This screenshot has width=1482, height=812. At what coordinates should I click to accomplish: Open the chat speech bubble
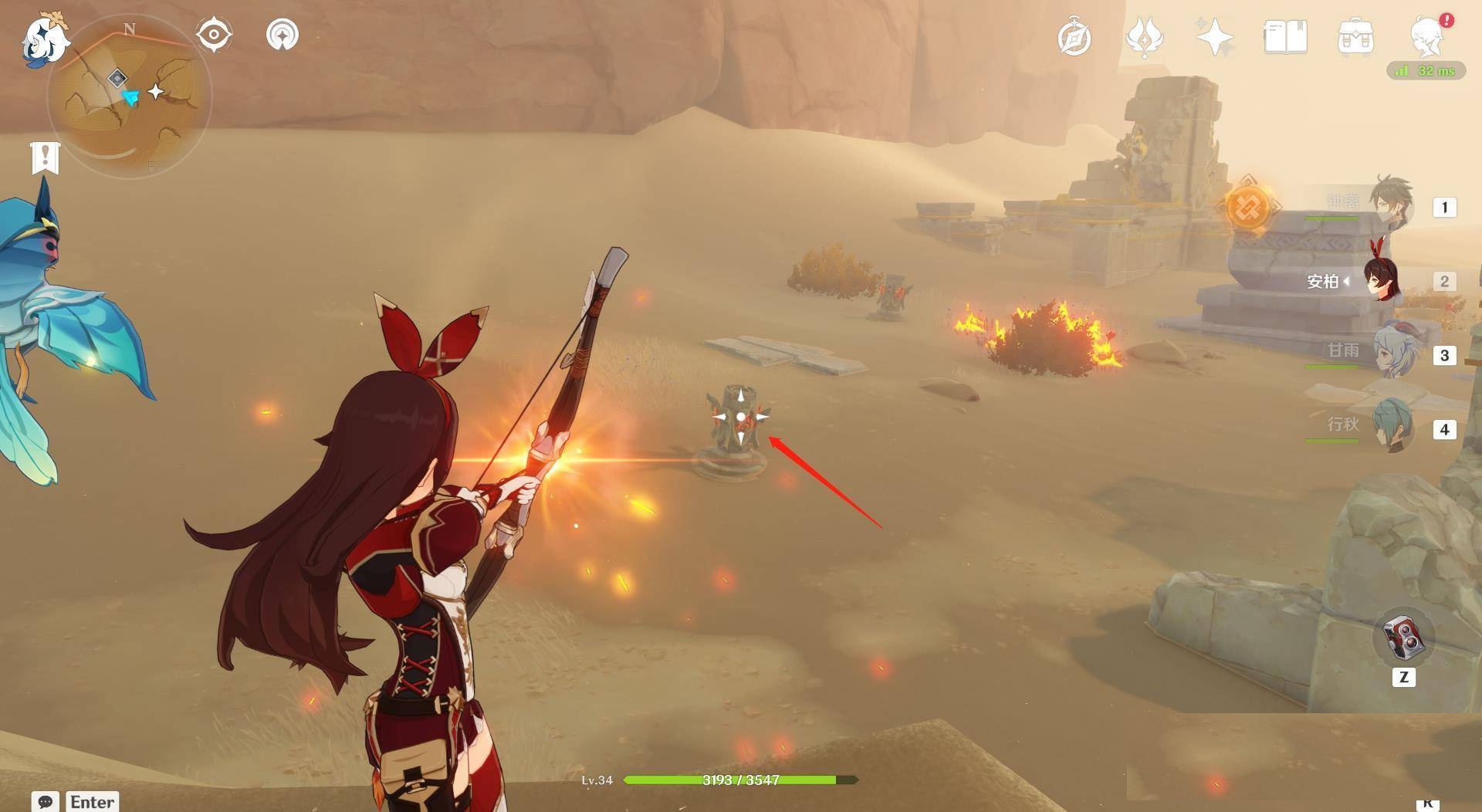[x=46, y=801]
